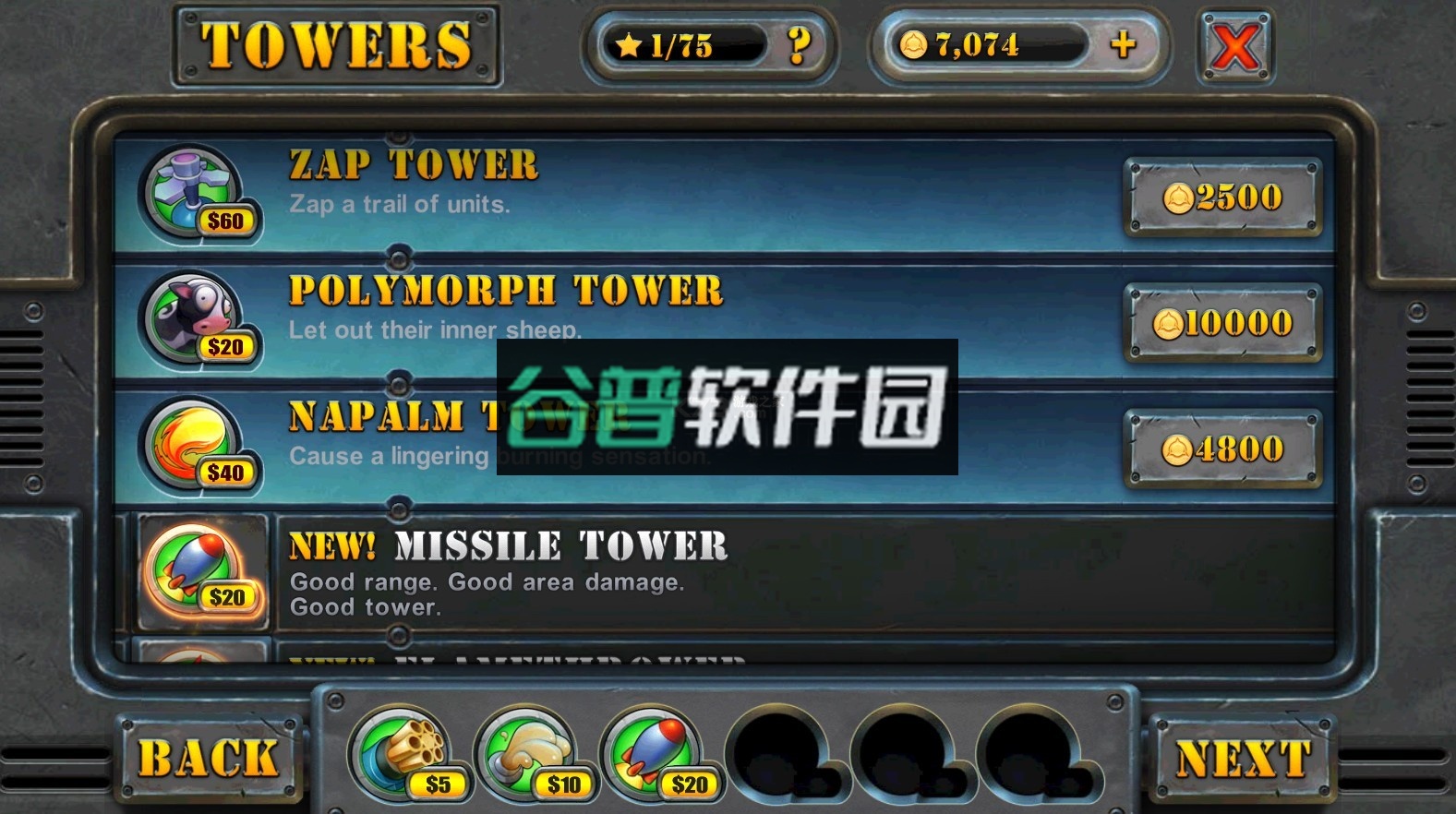1456x814 pixels.
Task: Buy the Polymorph Tower for 10000 coins
Action: click(1223, 323)
